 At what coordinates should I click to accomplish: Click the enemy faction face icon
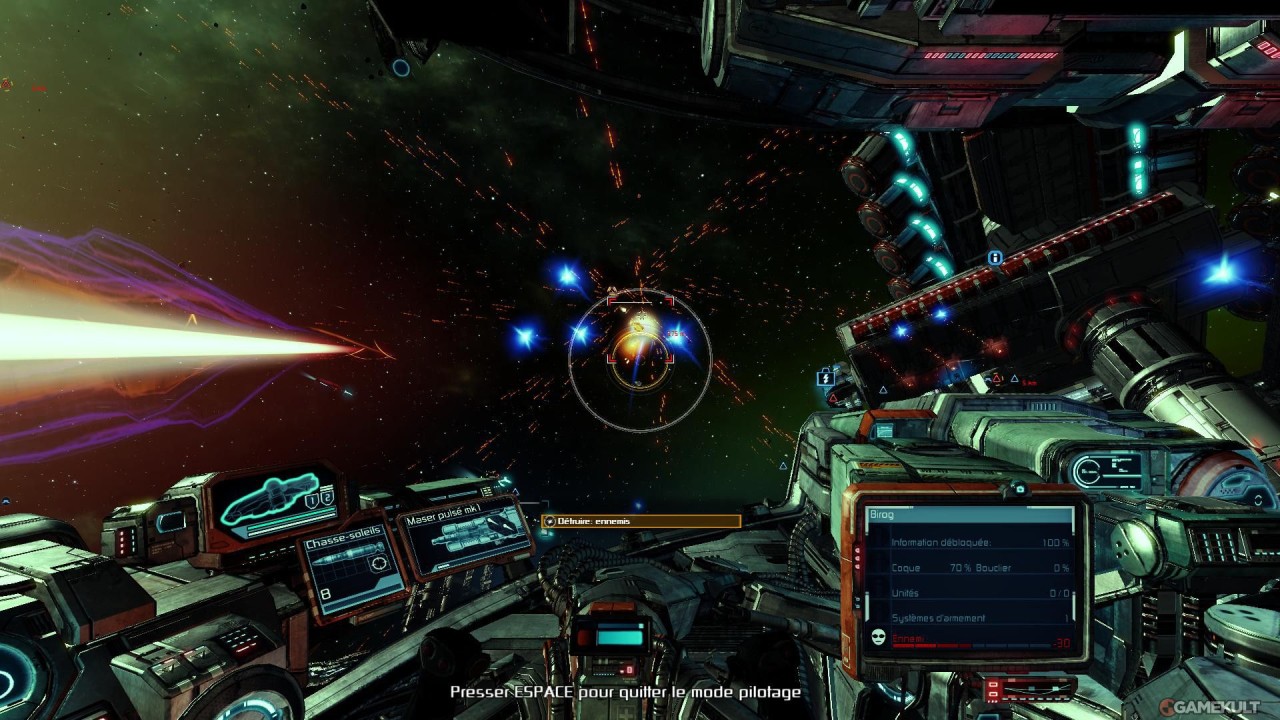pos(878,637)
